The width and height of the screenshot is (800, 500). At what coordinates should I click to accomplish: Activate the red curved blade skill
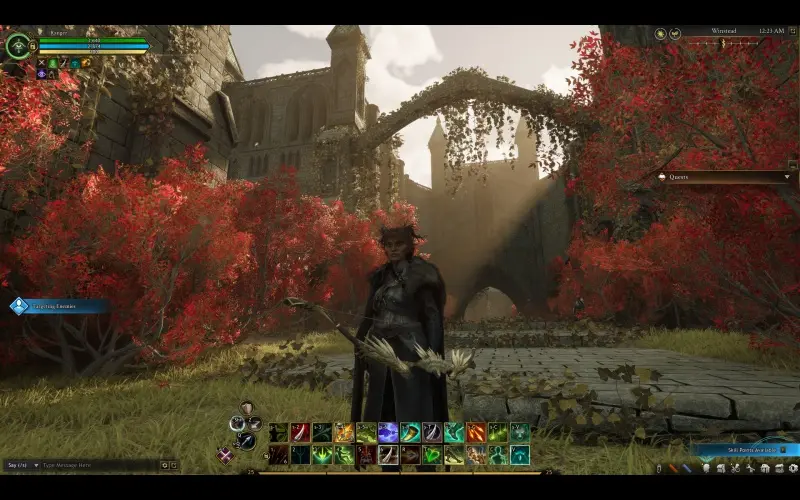(300, 432)
